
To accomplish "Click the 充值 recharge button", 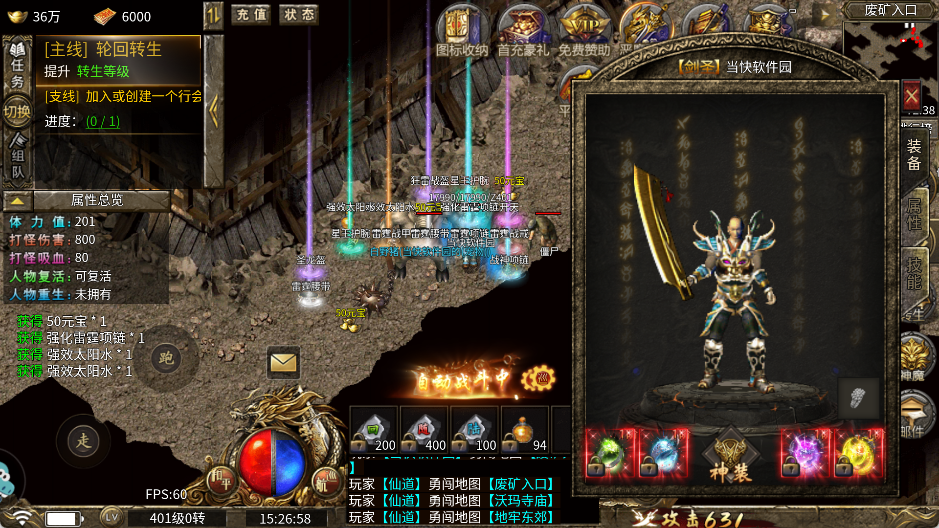I will tap(250, 14).
